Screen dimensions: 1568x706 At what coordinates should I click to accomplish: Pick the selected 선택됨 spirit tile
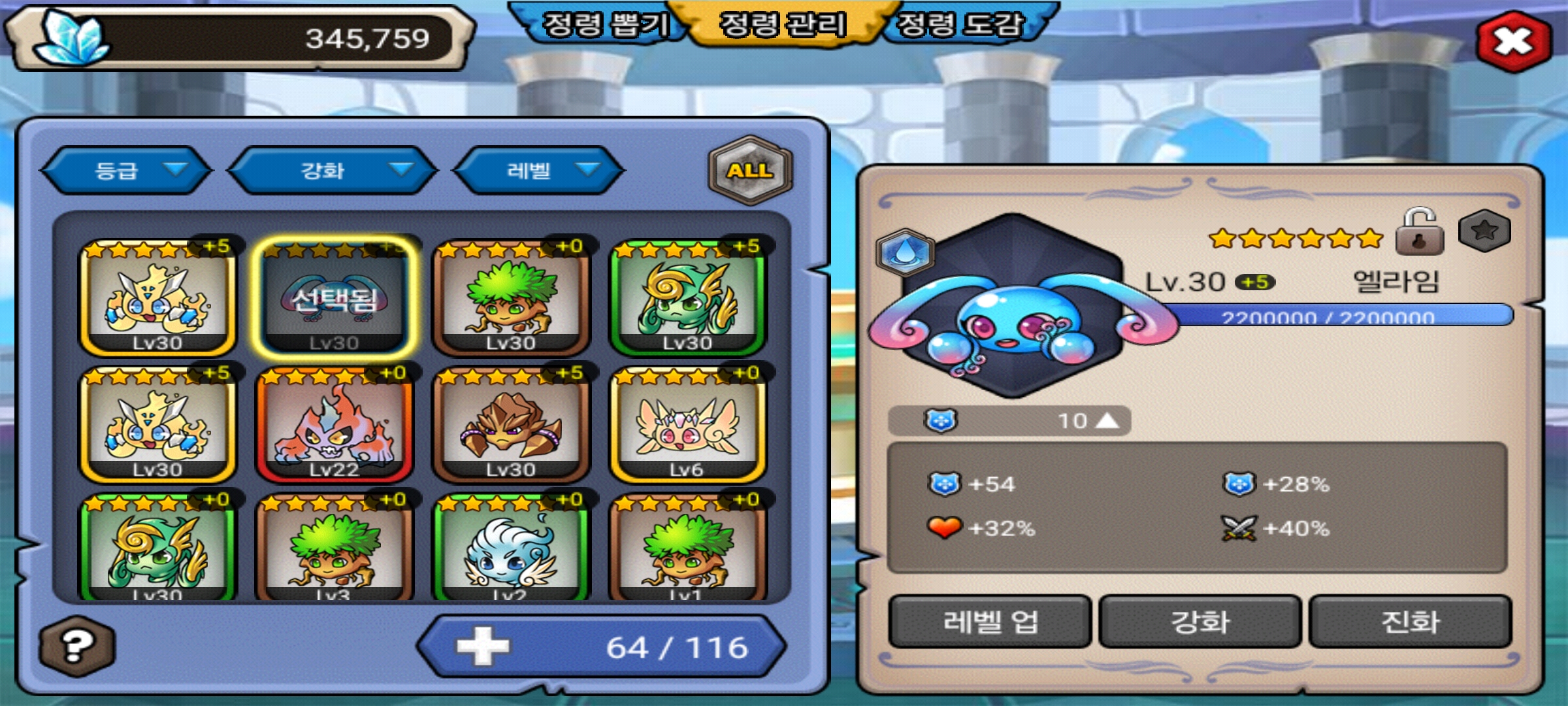[x=334, y=298]
